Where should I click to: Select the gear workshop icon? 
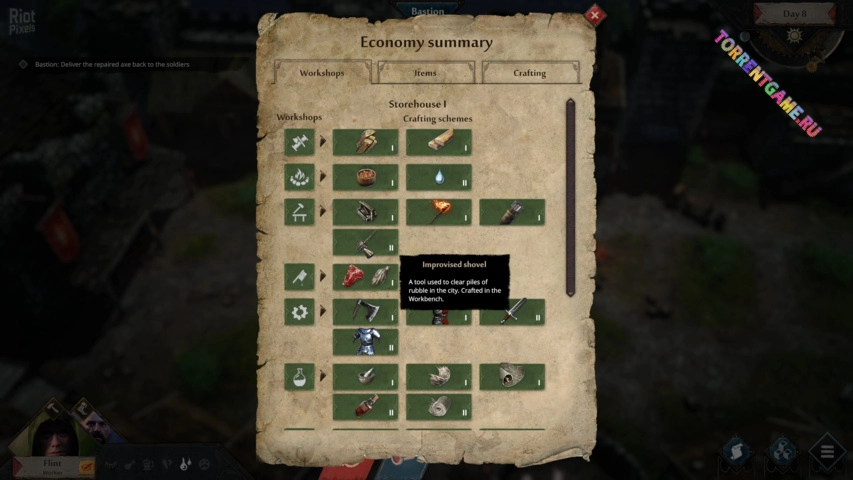[299, 312]
